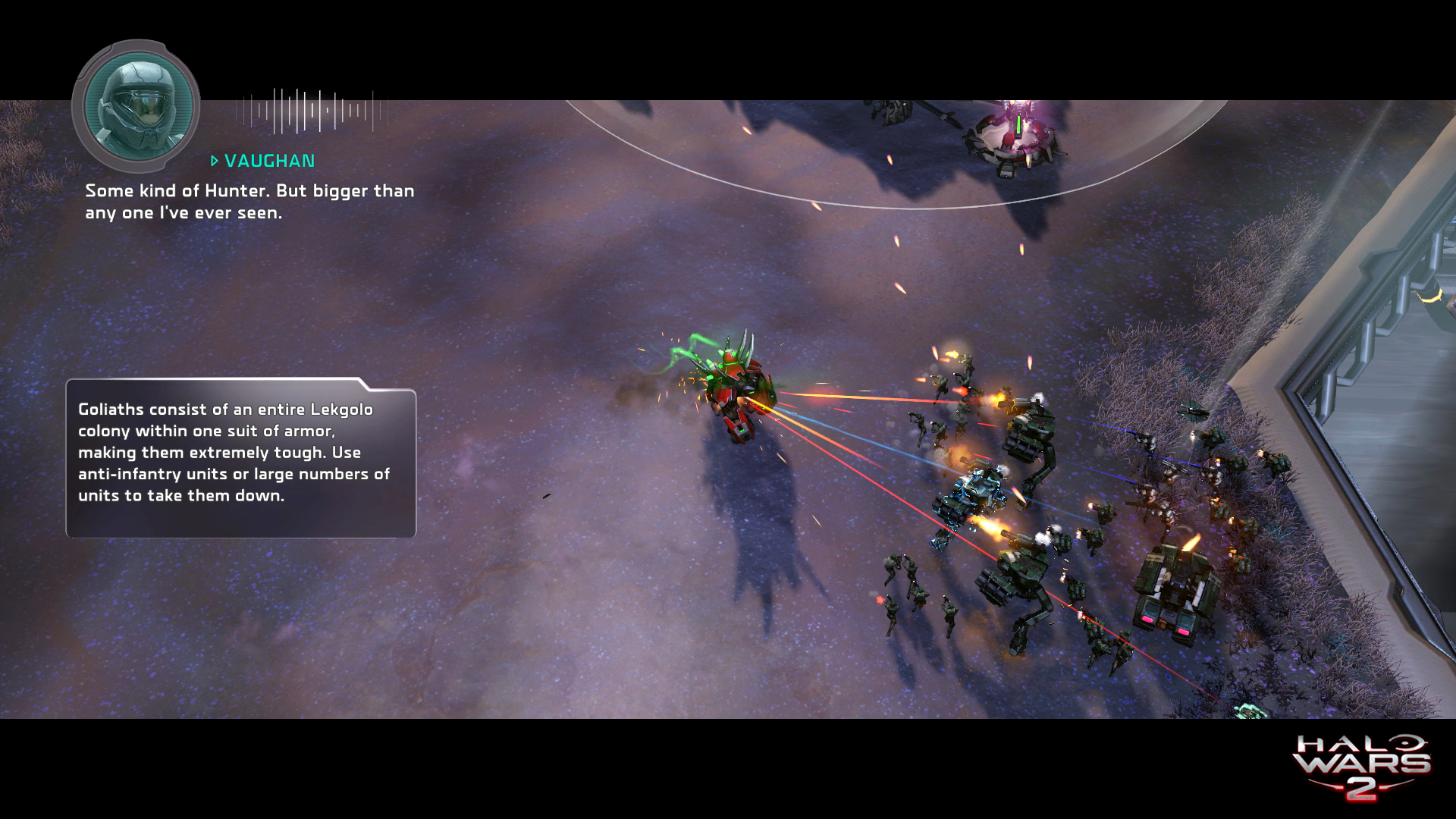
Task: Click Vaughan's speaker portrait
Action: [136, 106]
